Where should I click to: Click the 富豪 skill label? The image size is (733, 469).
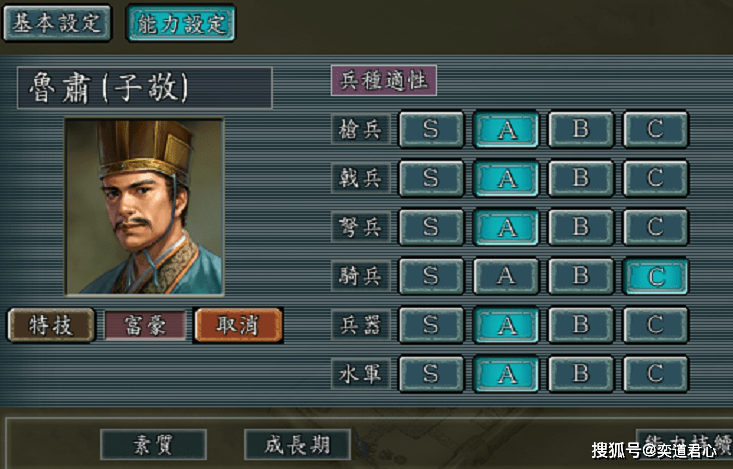click(146, 325)
